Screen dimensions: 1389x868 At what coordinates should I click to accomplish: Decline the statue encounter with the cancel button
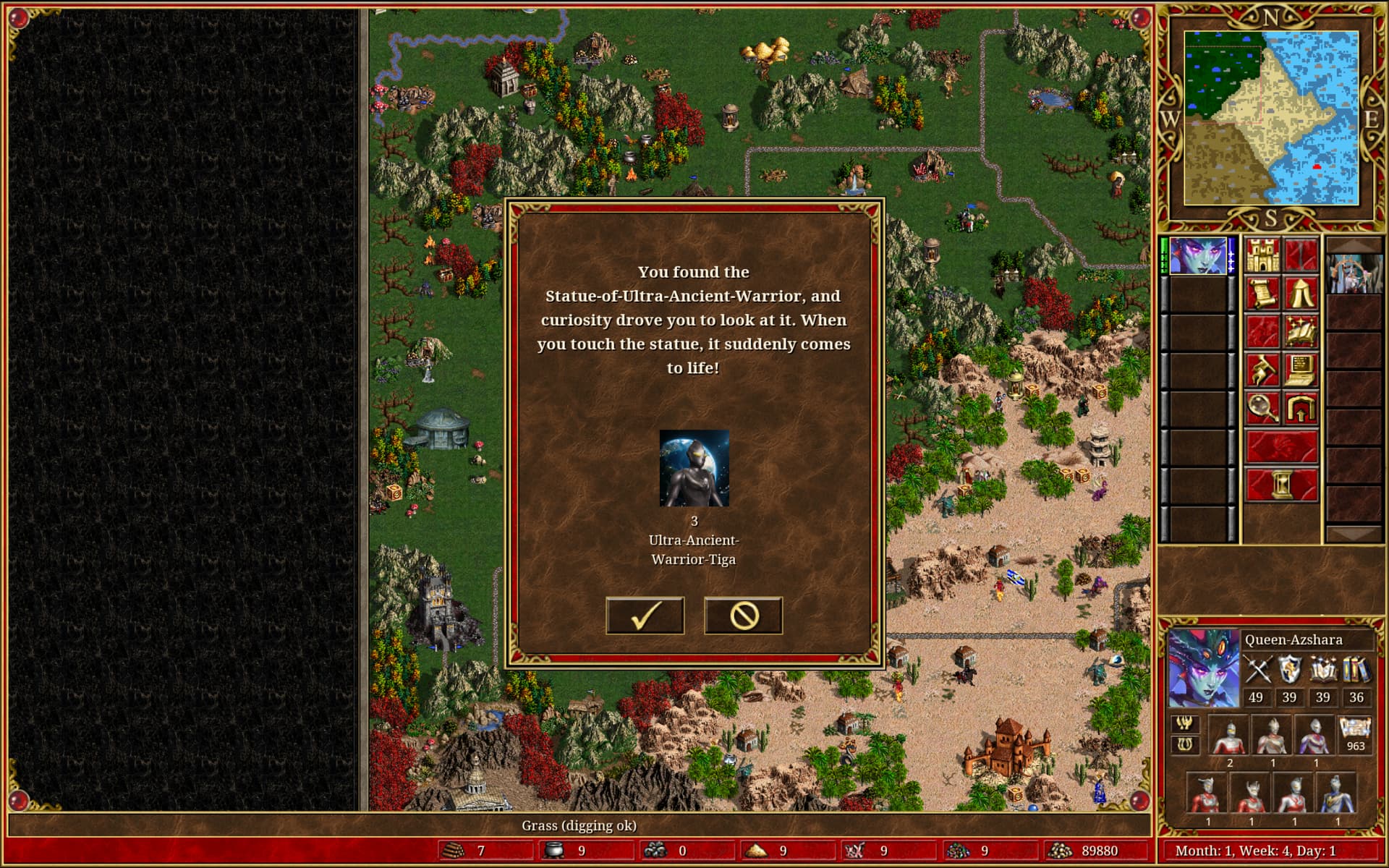coord(743,616)
